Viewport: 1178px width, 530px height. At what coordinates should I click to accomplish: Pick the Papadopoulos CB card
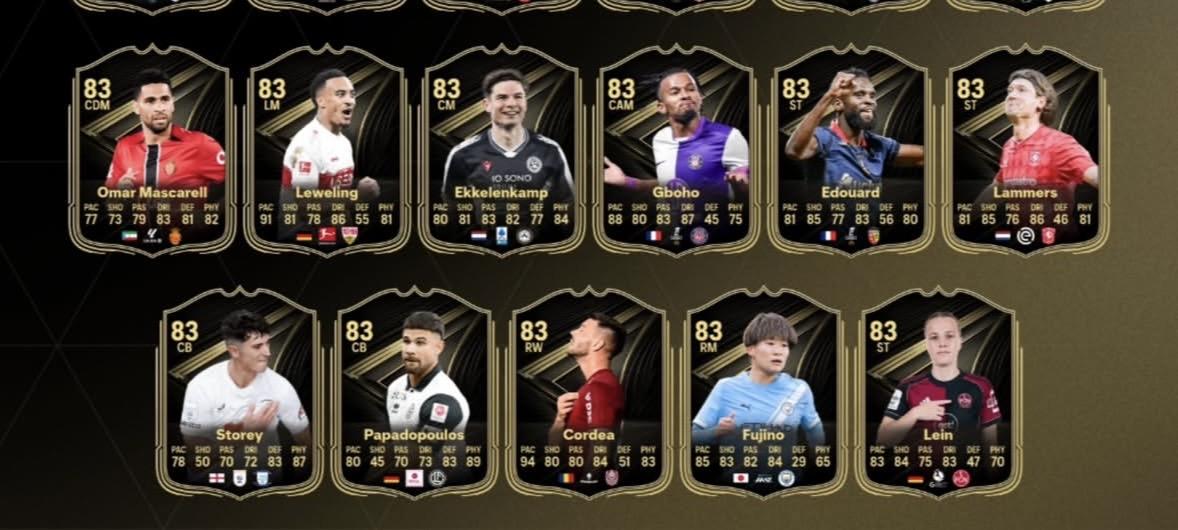415,392
